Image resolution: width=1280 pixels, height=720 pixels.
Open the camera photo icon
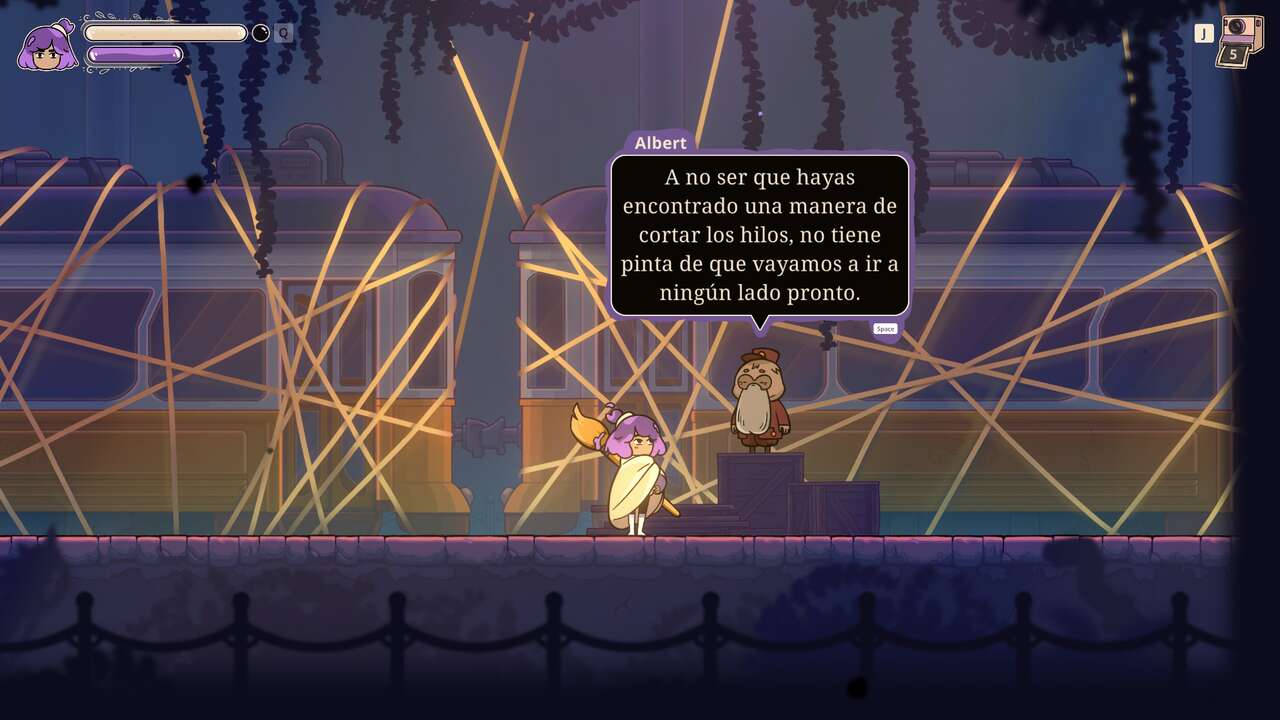(1240, 40)
